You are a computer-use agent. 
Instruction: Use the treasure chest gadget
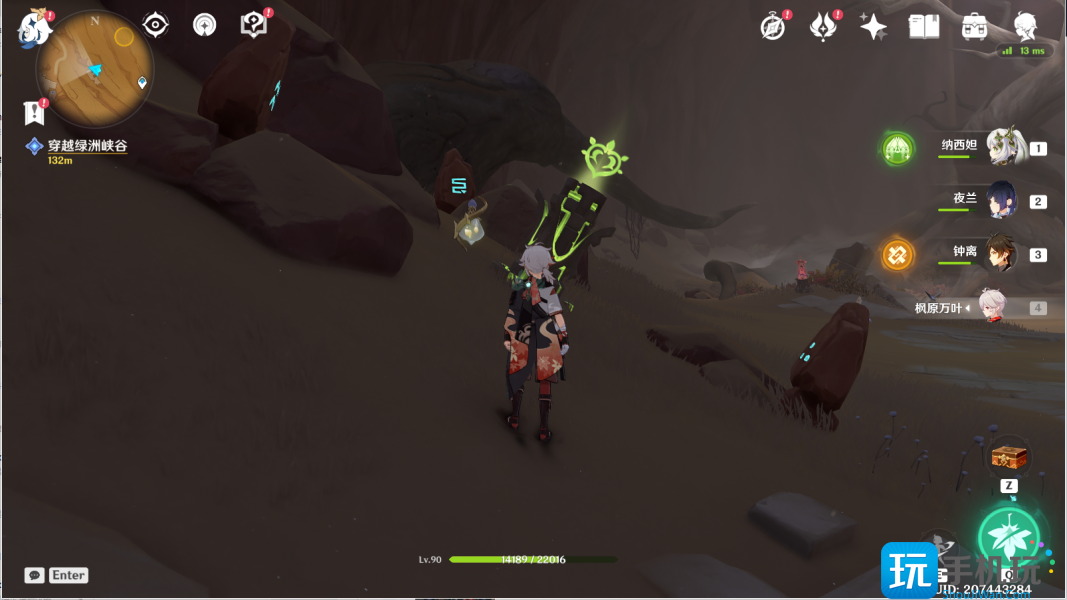point(1008,457)
